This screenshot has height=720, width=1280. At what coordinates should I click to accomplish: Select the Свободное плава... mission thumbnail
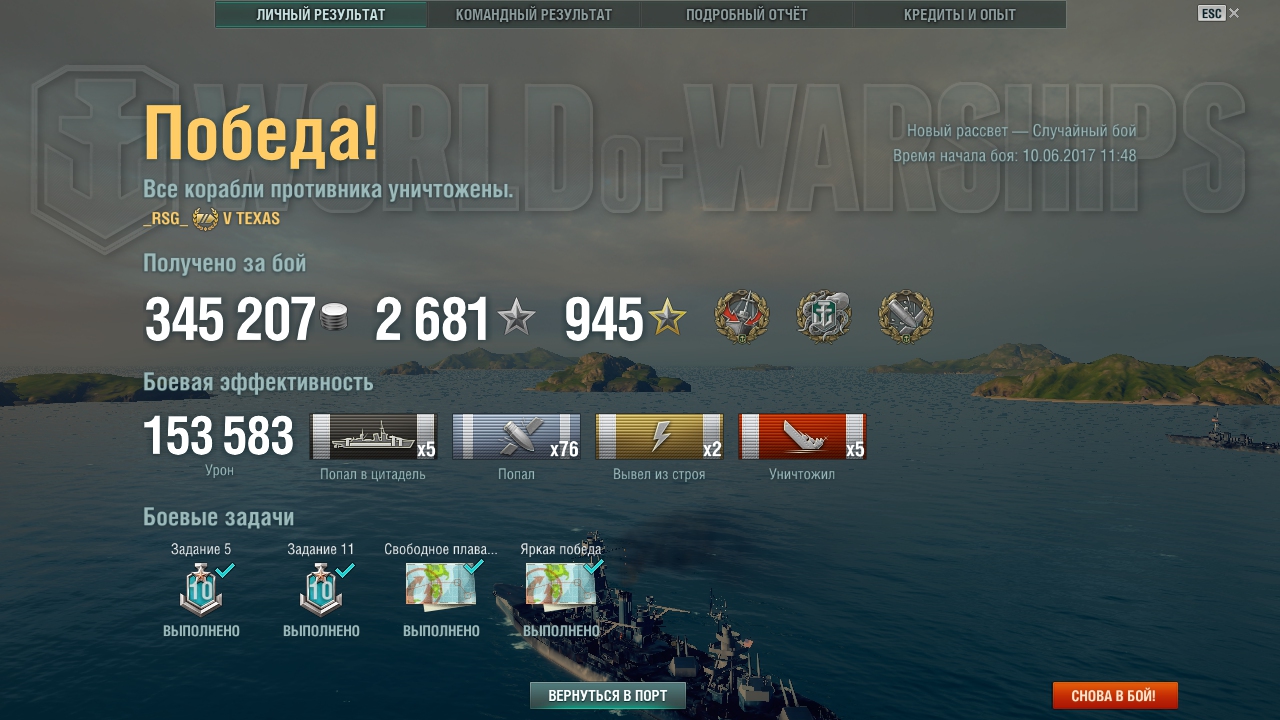441,584
